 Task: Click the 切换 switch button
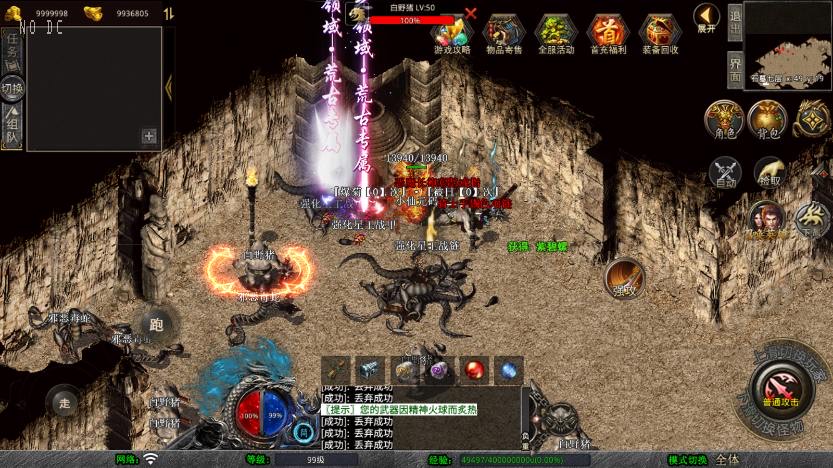point(12,88)
